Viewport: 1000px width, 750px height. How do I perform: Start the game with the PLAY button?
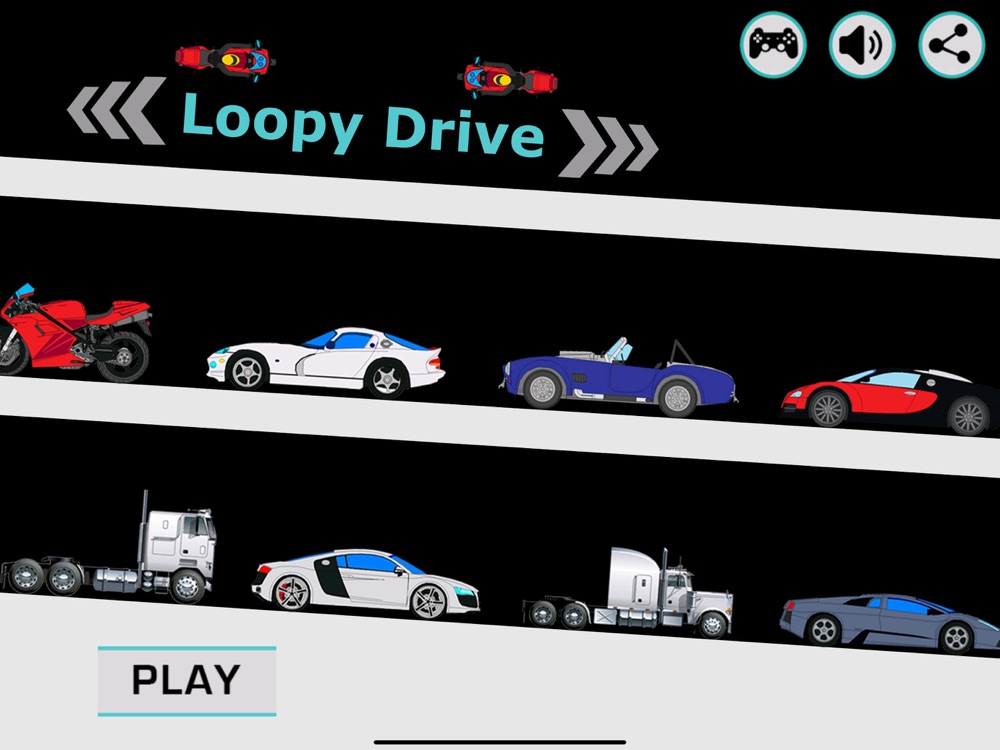pos(186,681)
